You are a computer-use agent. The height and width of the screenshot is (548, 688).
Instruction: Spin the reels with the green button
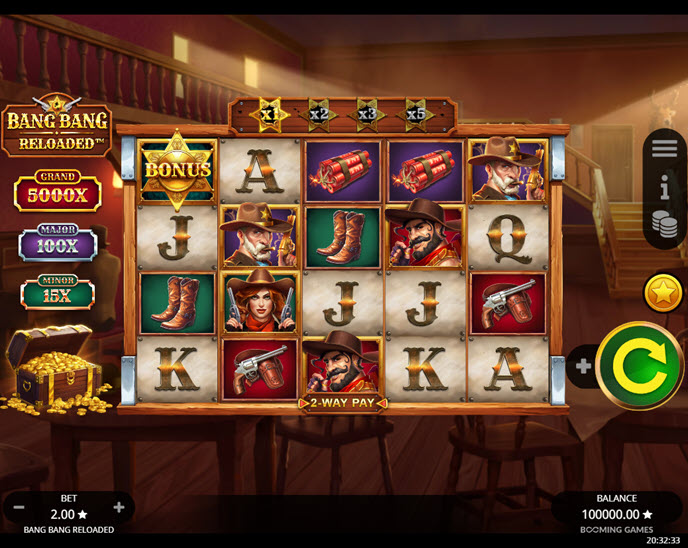(x=640, y=367)
